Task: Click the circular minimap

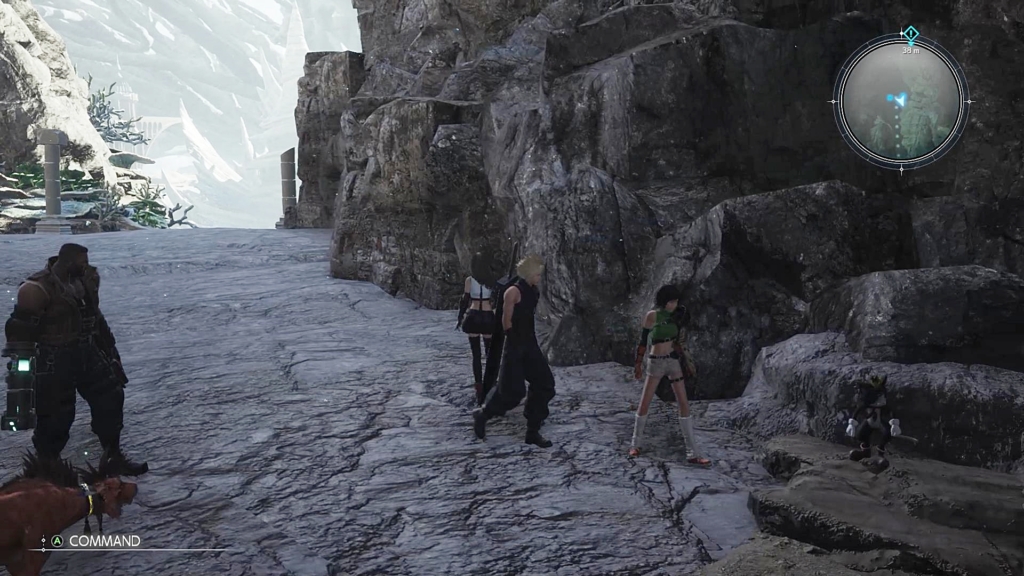Action: (x=901, y=101)
